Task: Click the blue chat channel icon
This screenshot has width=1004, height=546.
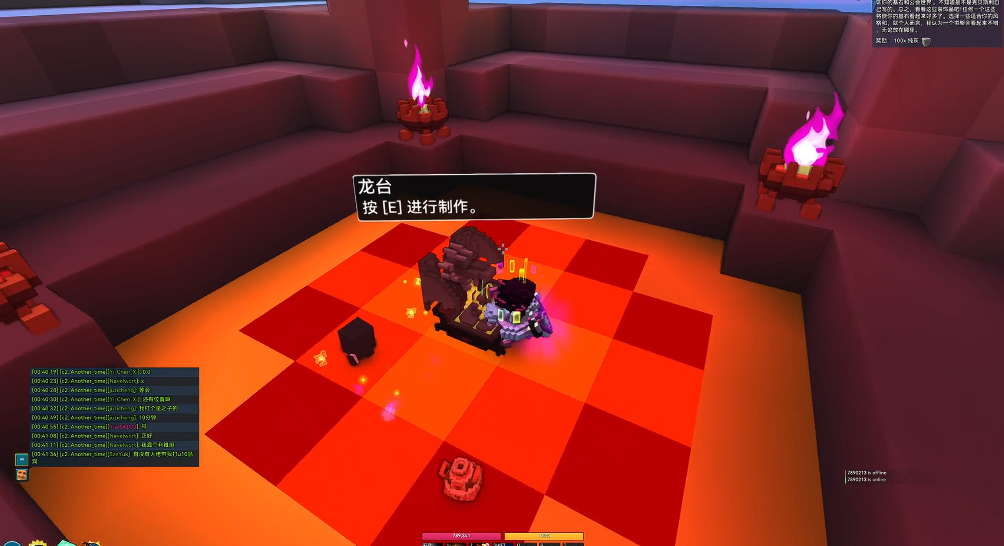Action: click(x=21, y=459)
